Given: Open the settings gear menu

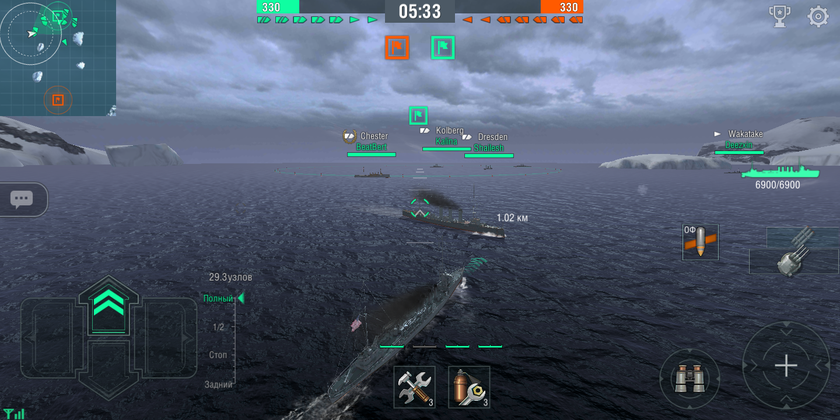Looking at the screenshot, I should pos(817,16).
